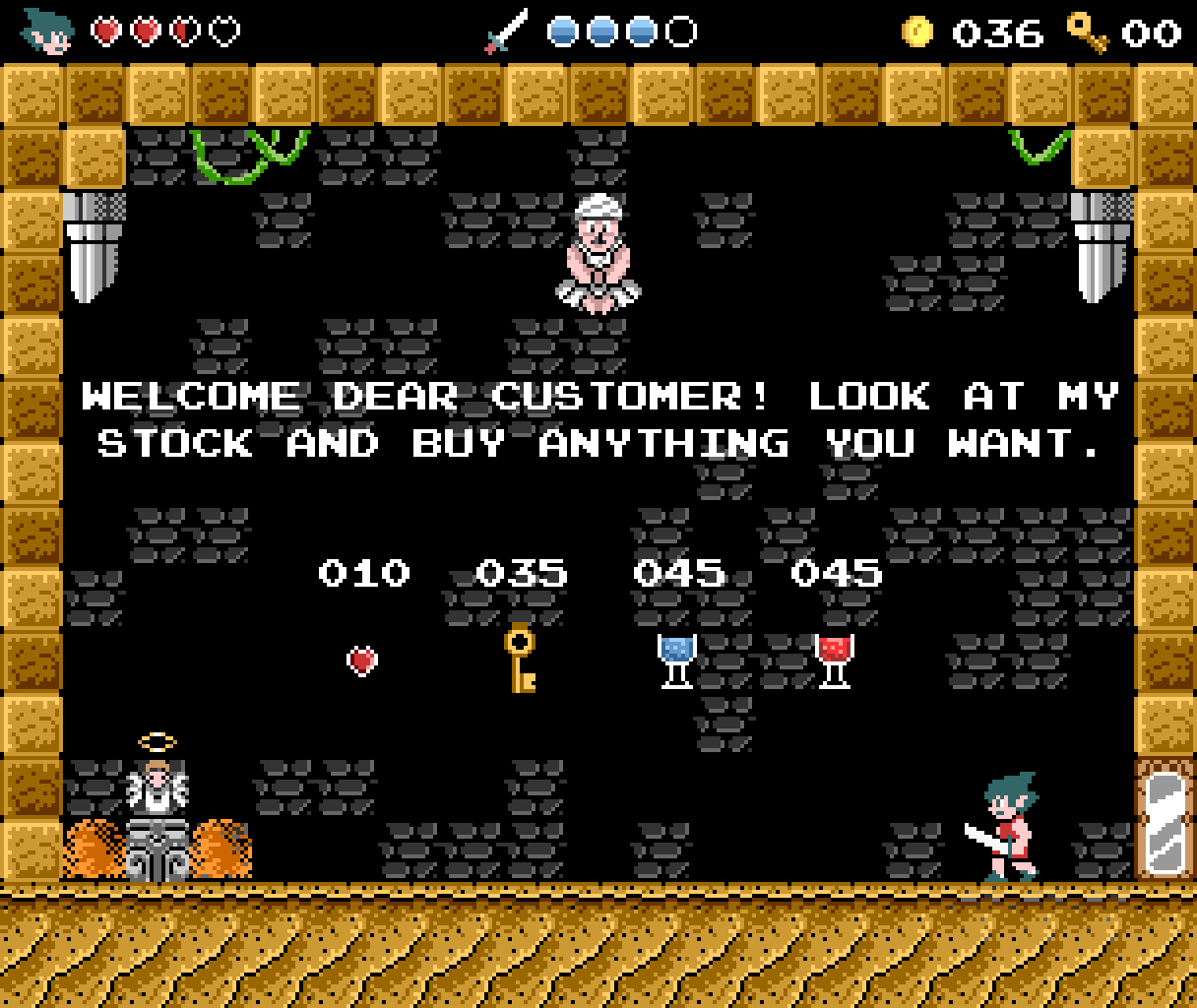Select the red heart shop item
The width and height of the screenshot is (1197, 1008).
click(362, 660)
